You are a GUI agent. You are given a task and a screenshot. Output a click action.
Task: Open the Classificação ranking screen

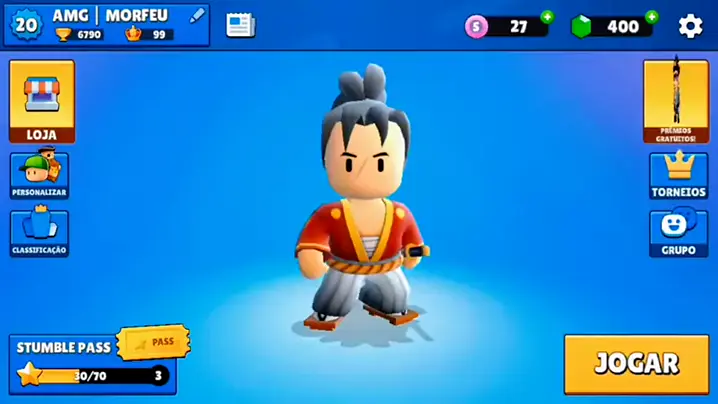pos(40,232)
